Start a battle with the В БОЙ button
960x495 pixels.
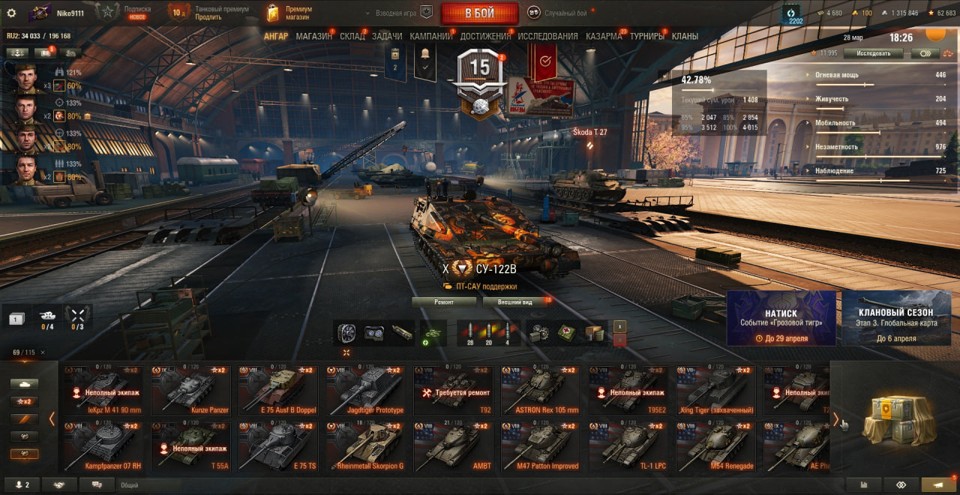[478, 13]
